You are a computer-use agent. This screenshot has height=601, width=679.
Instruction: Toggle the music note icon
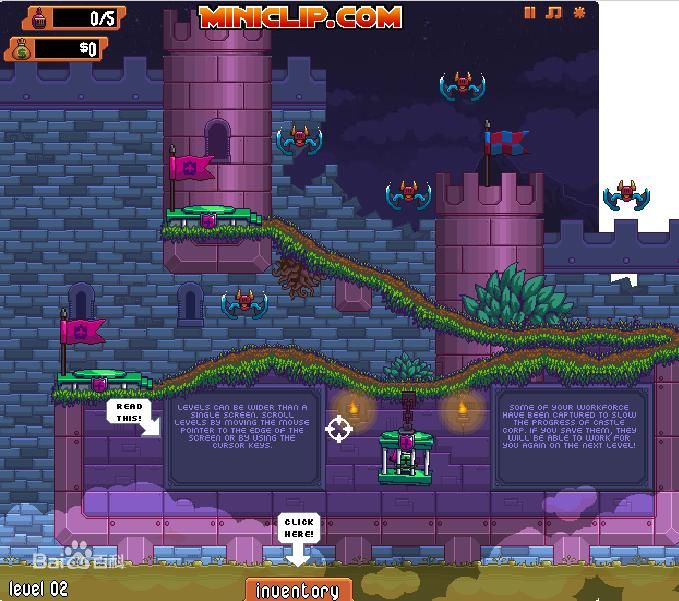pyautogui.click(x=553, y=13)
